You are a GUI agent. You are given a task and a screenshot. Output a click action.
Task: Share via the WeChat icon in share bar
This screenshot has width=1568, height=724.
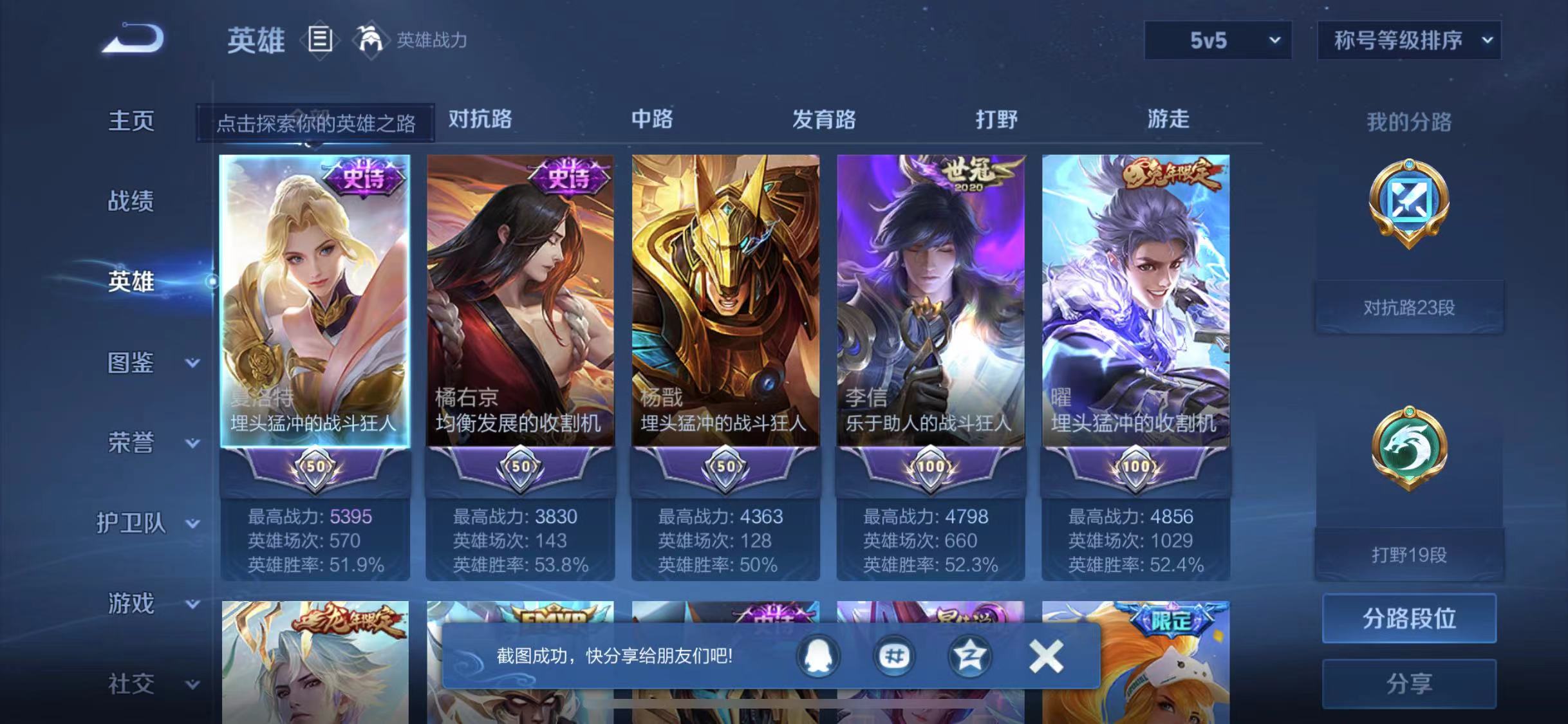pyautogui.click(x=895, y=658)
